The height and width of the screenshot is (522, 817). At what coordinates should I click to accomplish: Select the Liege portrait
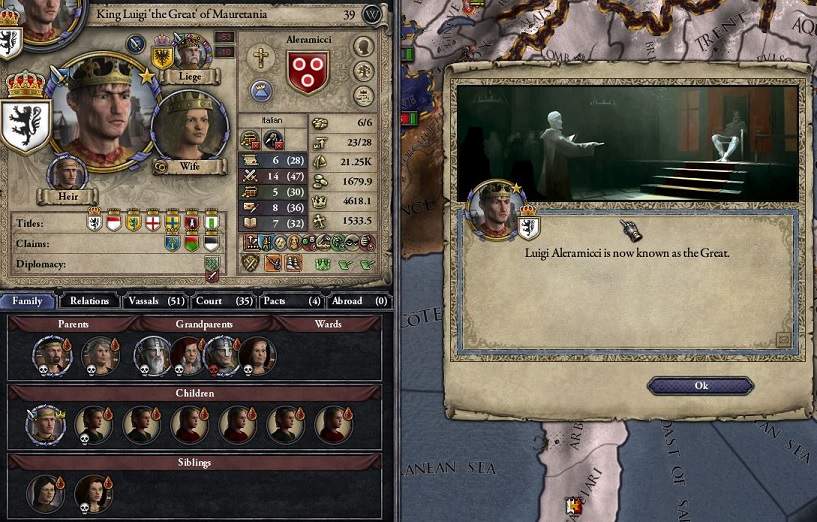click(189, 52)
